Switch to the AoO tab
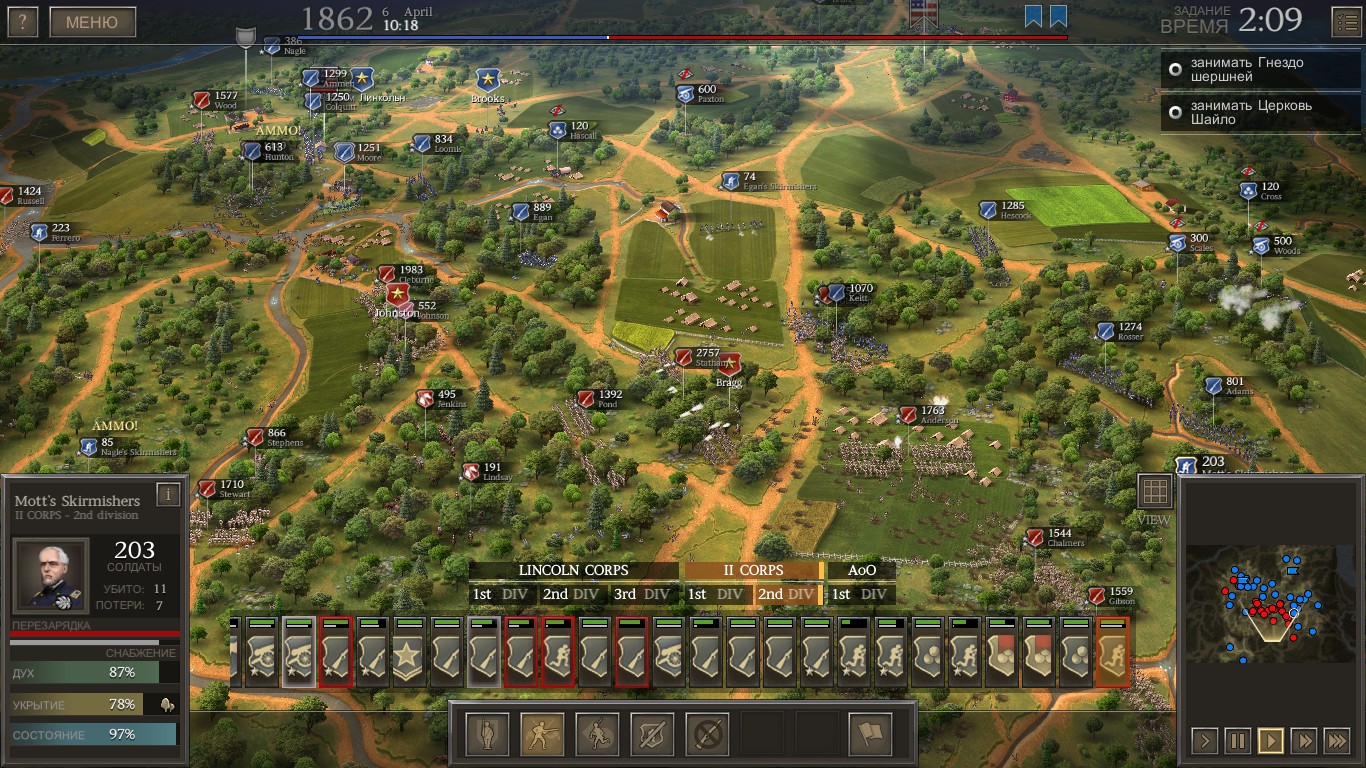This screenshot has width=1366, height=768. click(861, 571)
